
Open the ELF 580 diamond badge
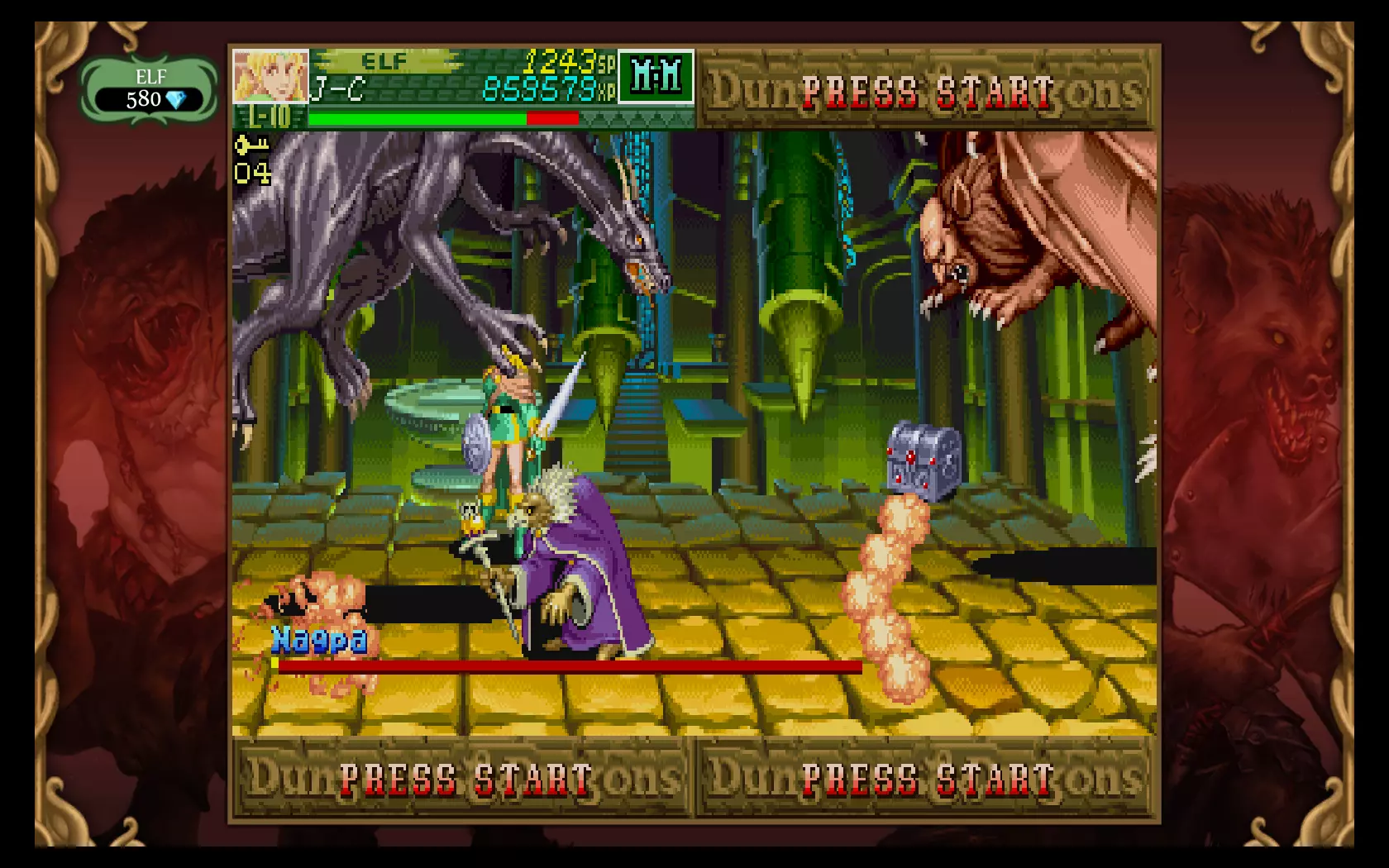point(150,90)
